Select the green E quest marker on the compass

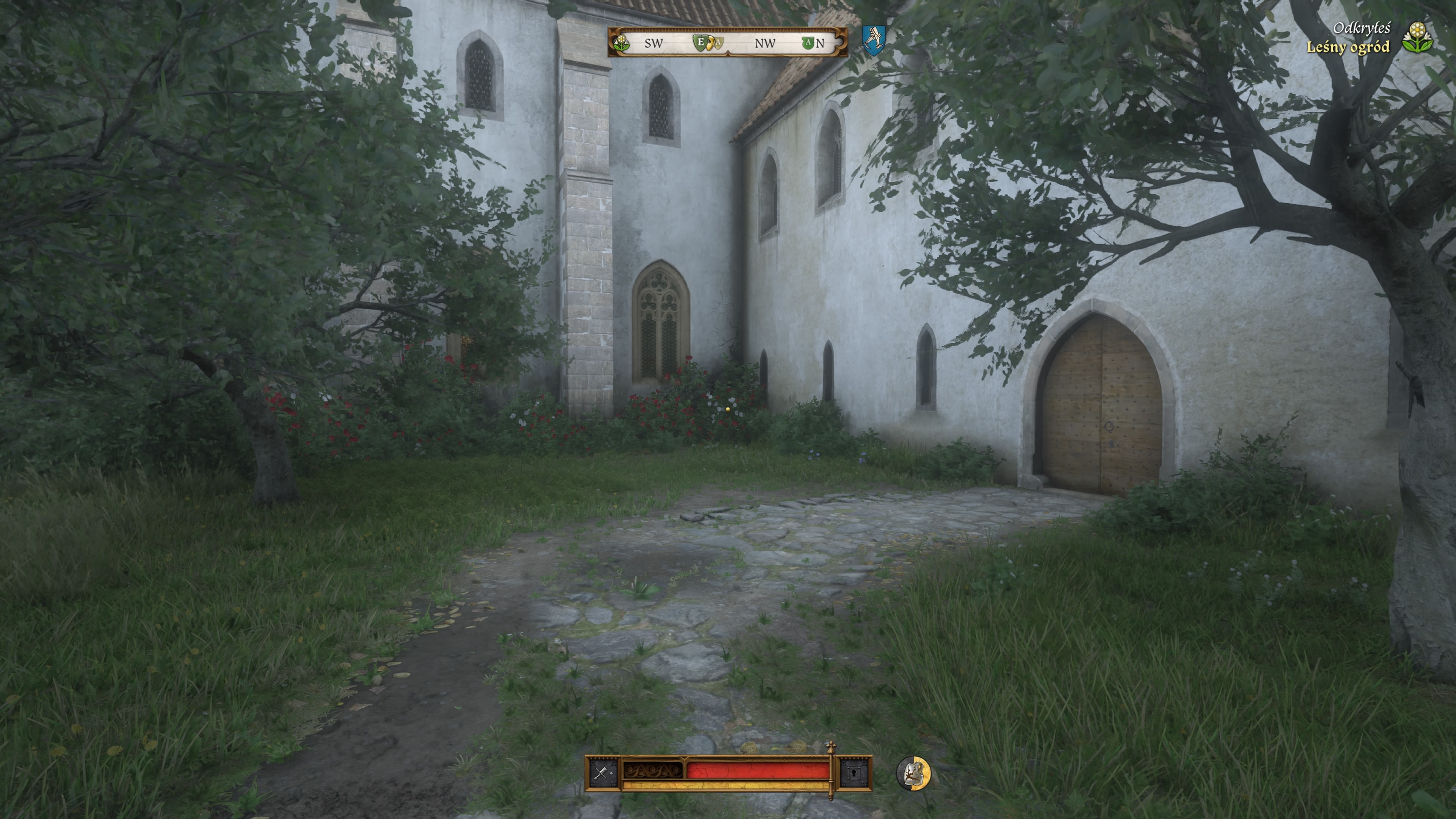click(x=701, y=44)
